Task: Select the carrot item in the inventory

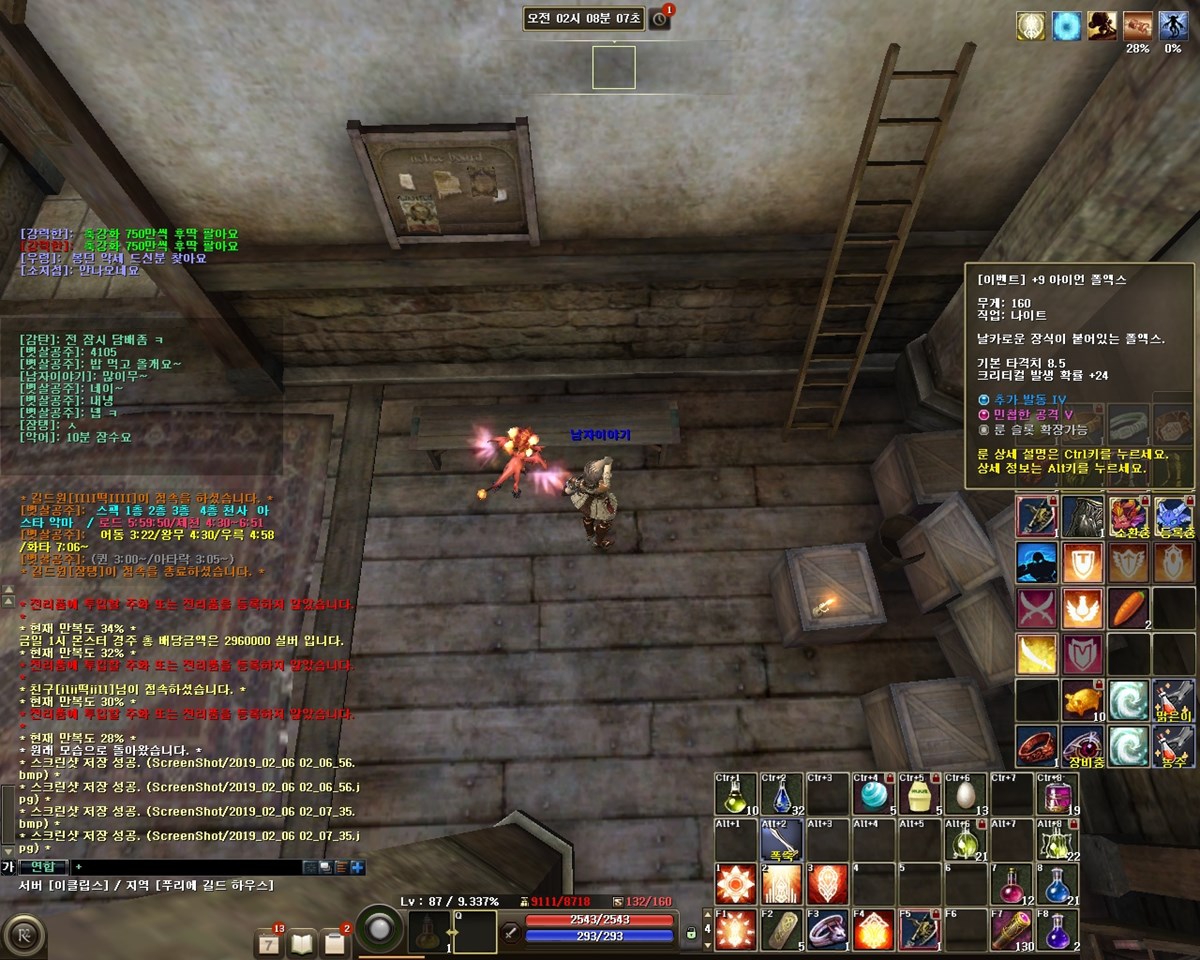Action: click(1128, 607)
